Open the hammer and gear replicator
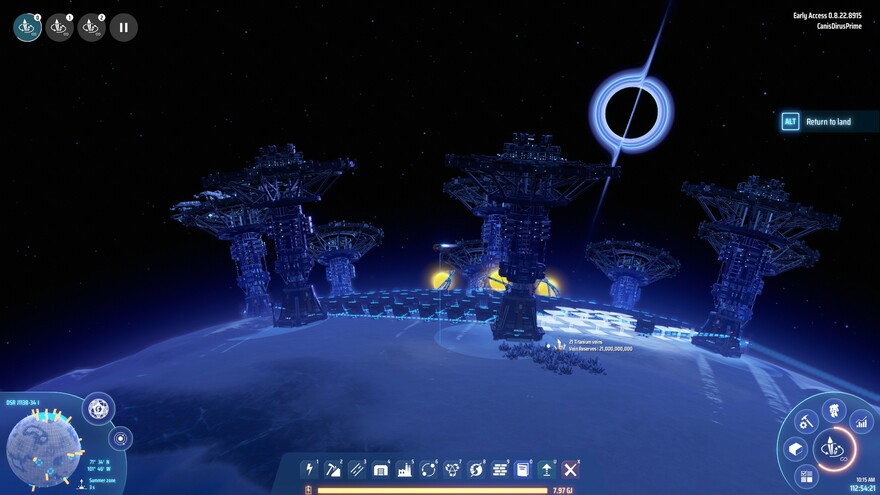Viewport: 880px width, 495px height. pos(807,422)
